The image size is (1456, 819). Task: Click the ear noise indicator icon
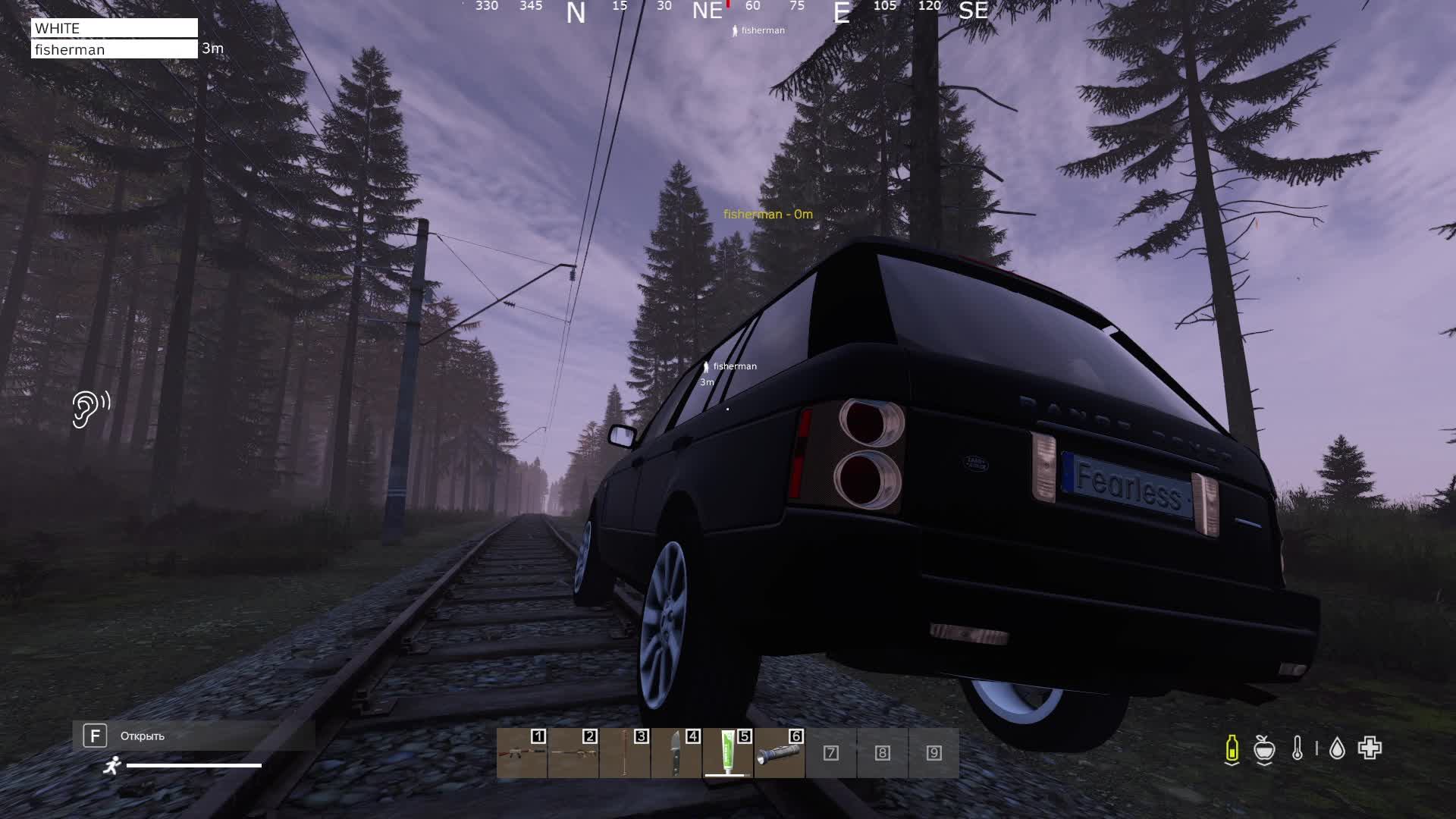(91, 409)
